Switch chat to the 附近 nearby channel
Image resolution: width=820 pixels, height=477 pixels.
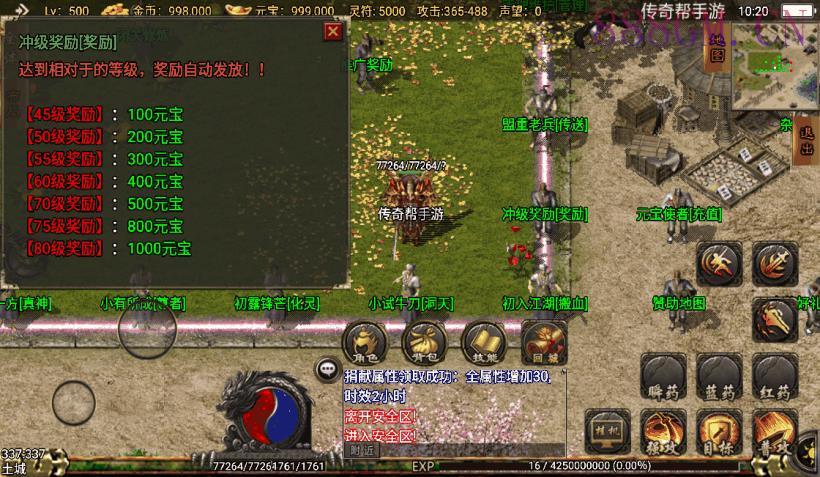(x=363, y=450)
